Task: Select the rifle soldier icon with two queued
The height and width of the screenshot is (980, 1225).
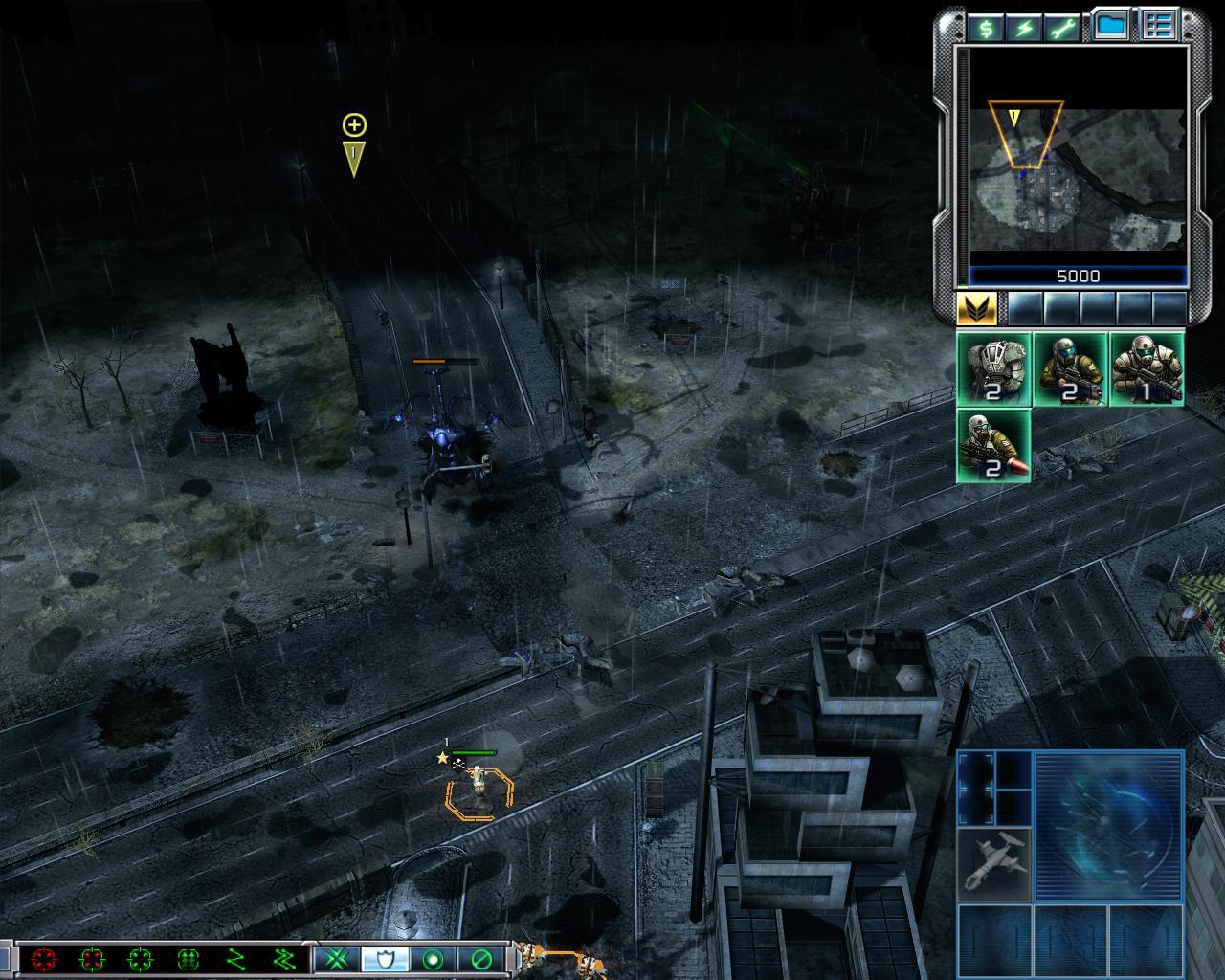Action: 1070,369
